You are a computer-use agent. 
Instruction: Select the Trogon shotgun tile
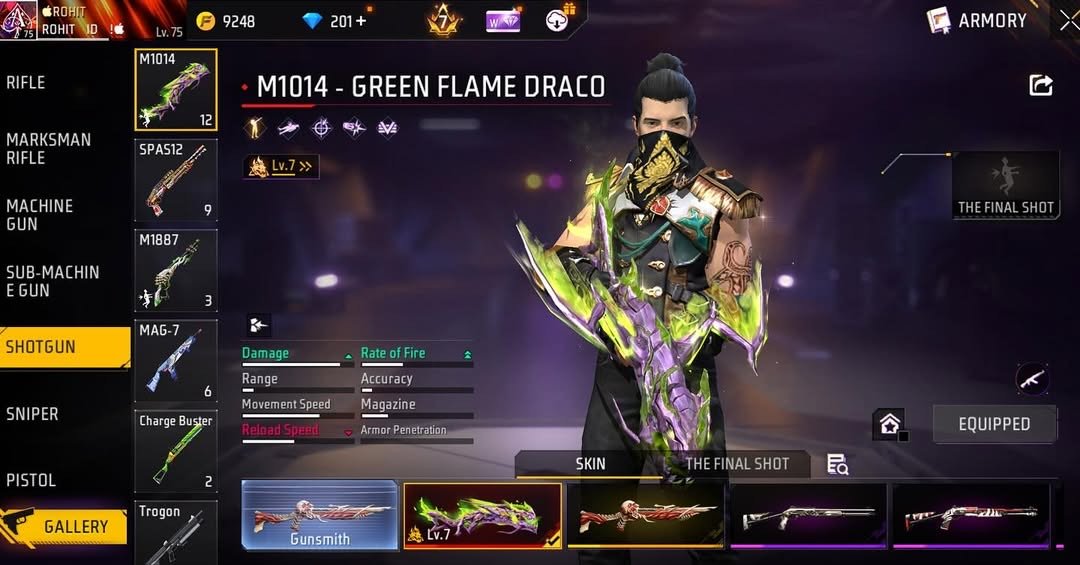(176, 533)
